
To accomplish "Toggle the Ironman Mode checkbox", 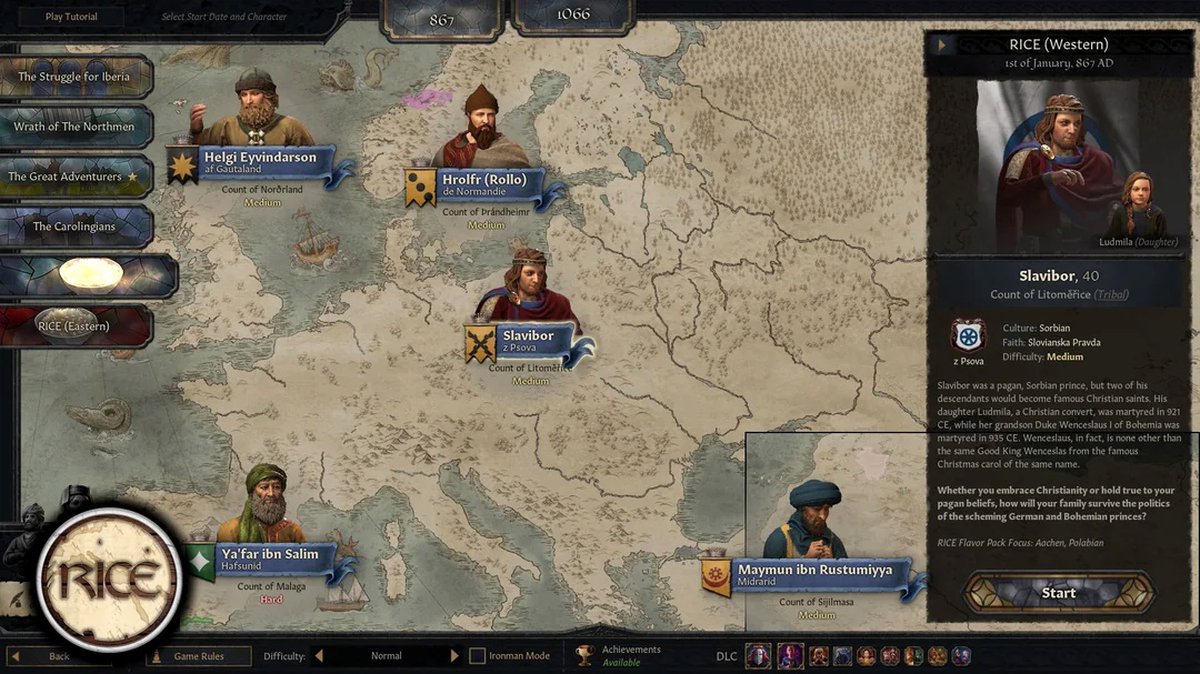I will pyautogui.click(x=478, y=656).
